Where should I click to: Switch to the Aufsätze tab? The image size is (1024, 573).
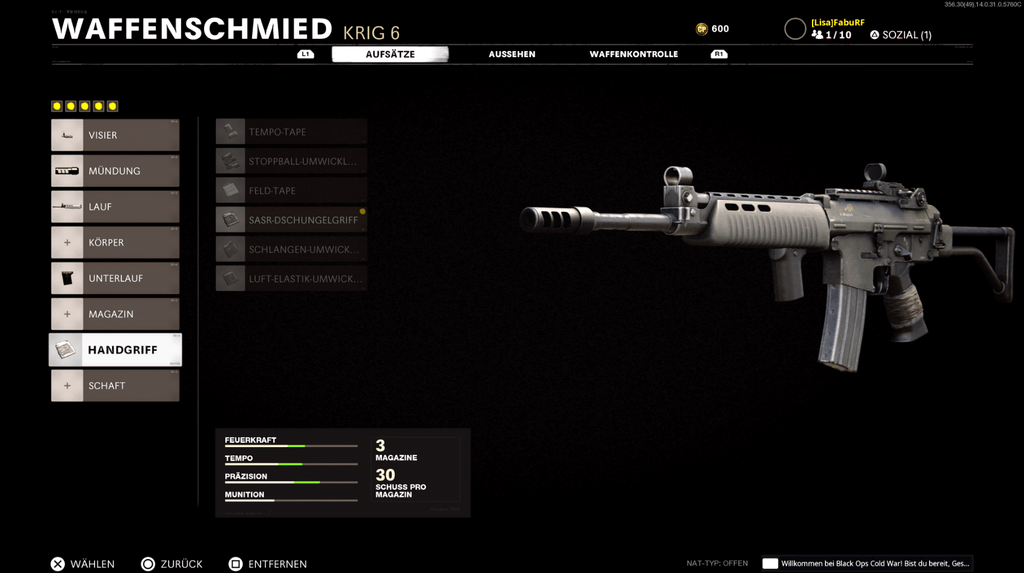tap(390, 54)
